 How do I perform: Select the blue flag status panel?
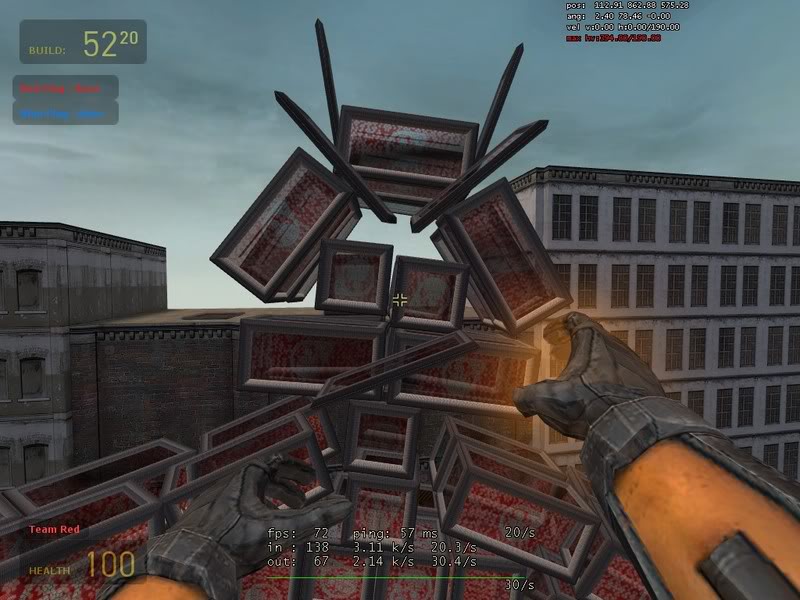point(66,113)
